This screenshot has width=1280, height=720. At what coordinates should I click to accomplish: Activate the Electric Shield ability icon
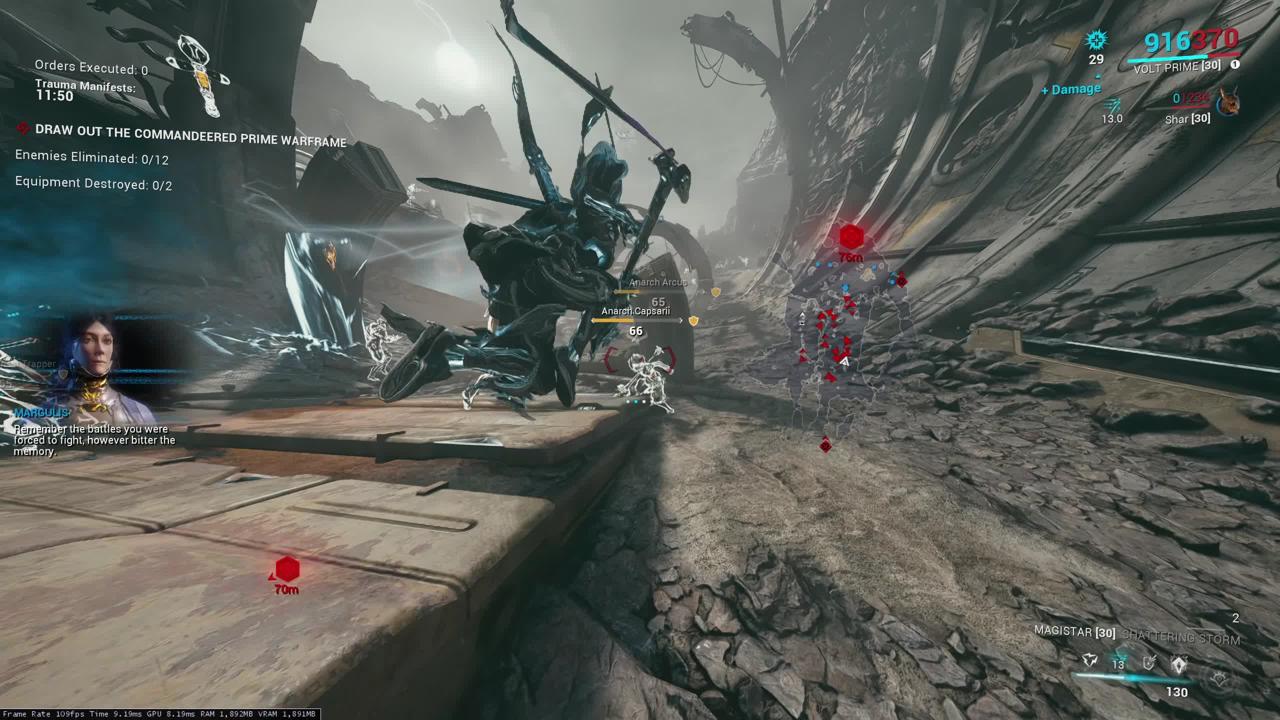pyautogui.click(x=1150, y=662)
